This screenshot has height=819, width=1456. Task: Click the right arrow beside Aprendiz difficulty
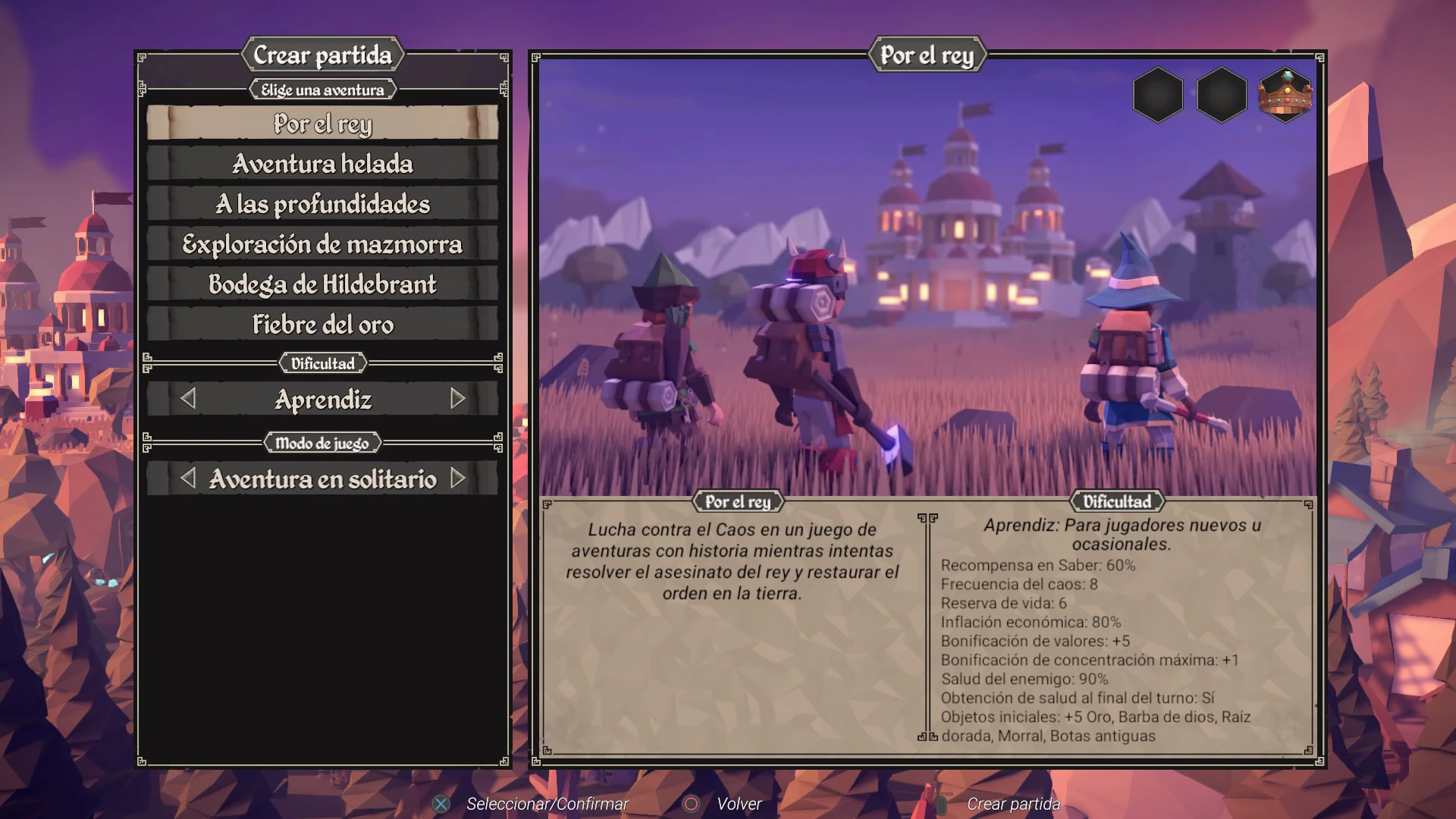tap(457, 399)
